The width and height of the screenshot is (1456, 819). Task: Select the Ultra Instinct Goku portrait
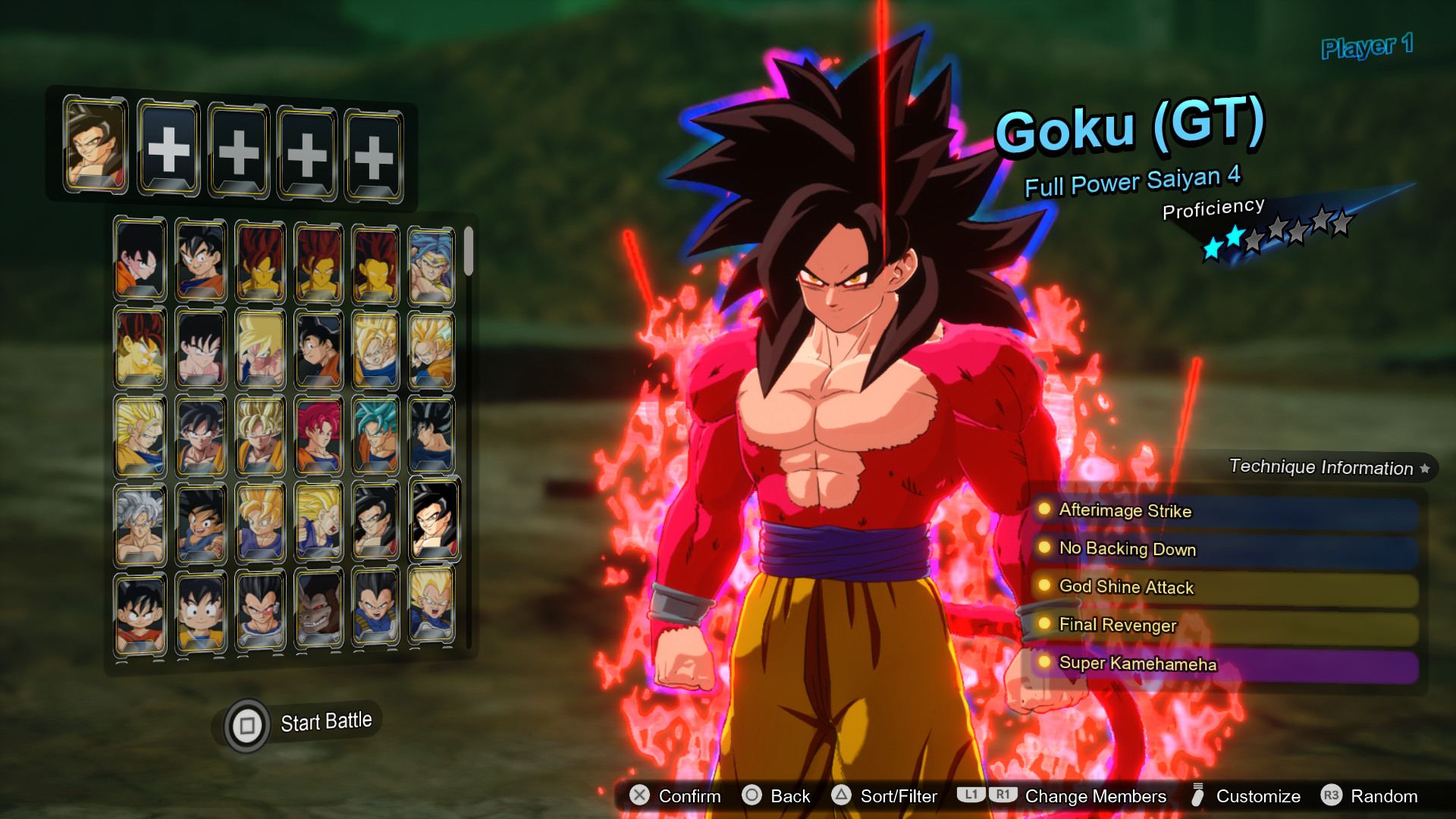140,522
